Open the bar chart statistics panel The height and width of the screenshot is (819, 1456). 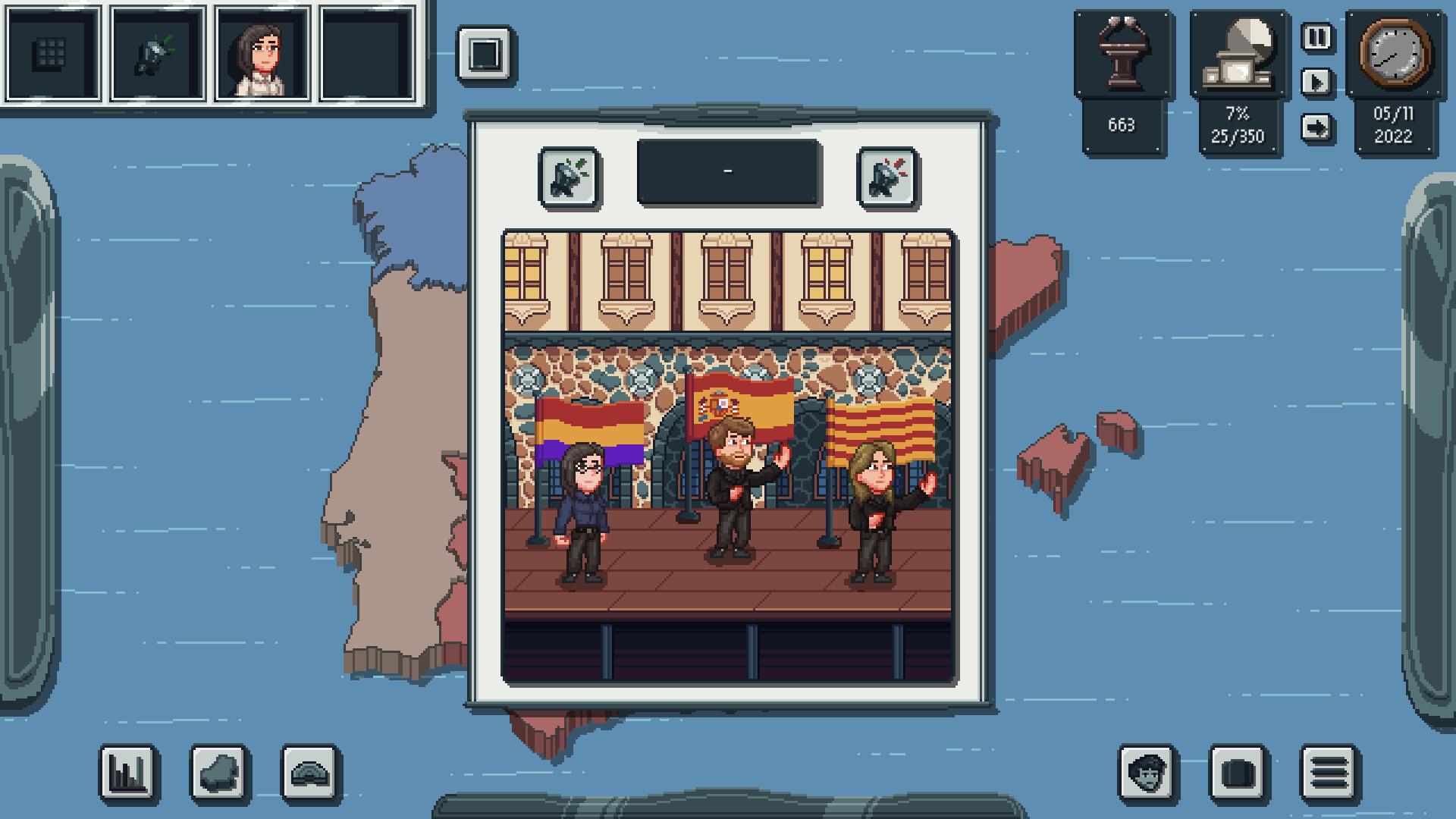tap(128, 773)
